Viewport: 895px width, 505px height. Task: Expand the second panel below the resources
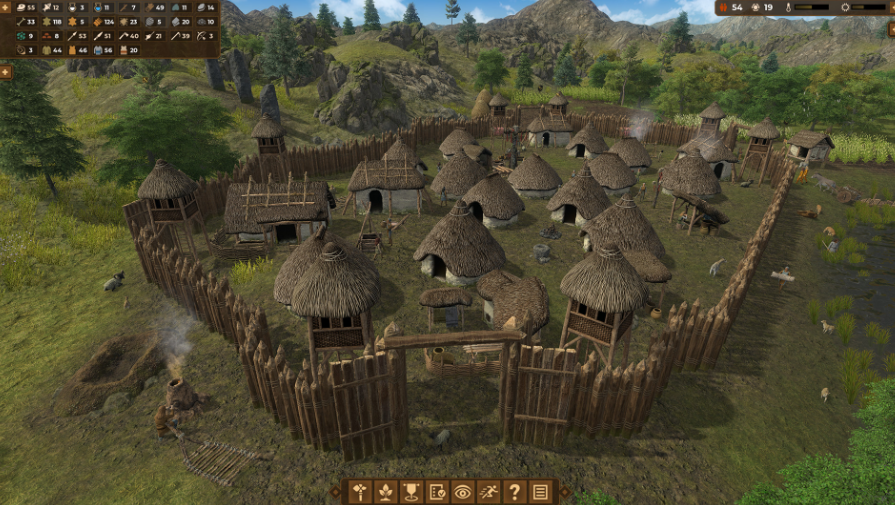5,72
